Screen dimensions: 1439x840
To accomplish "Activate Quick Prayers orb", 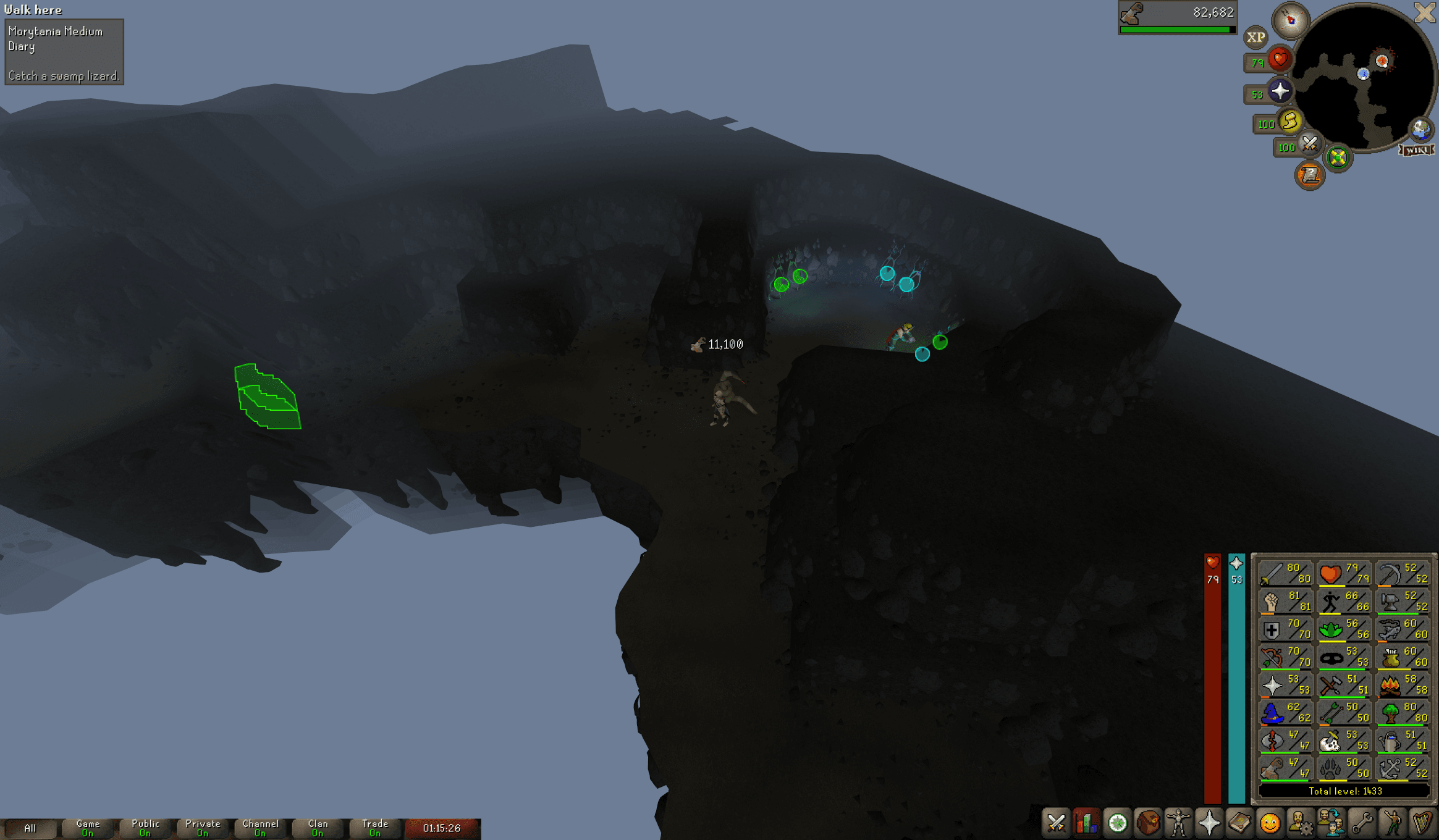I will click(x=1280, y=91).
